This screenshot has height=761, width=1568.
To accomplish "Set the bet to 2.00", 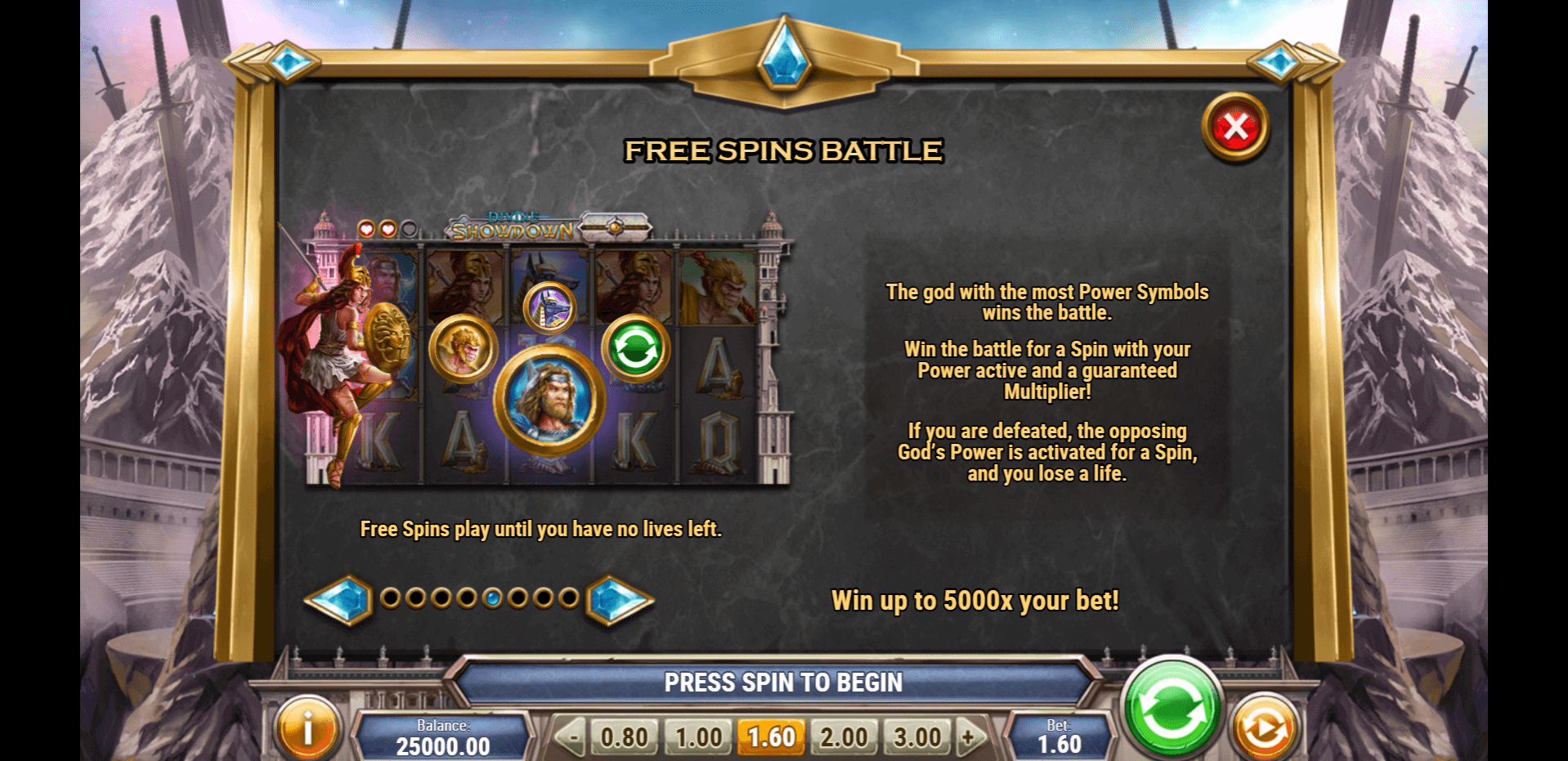I will [844, 737].
